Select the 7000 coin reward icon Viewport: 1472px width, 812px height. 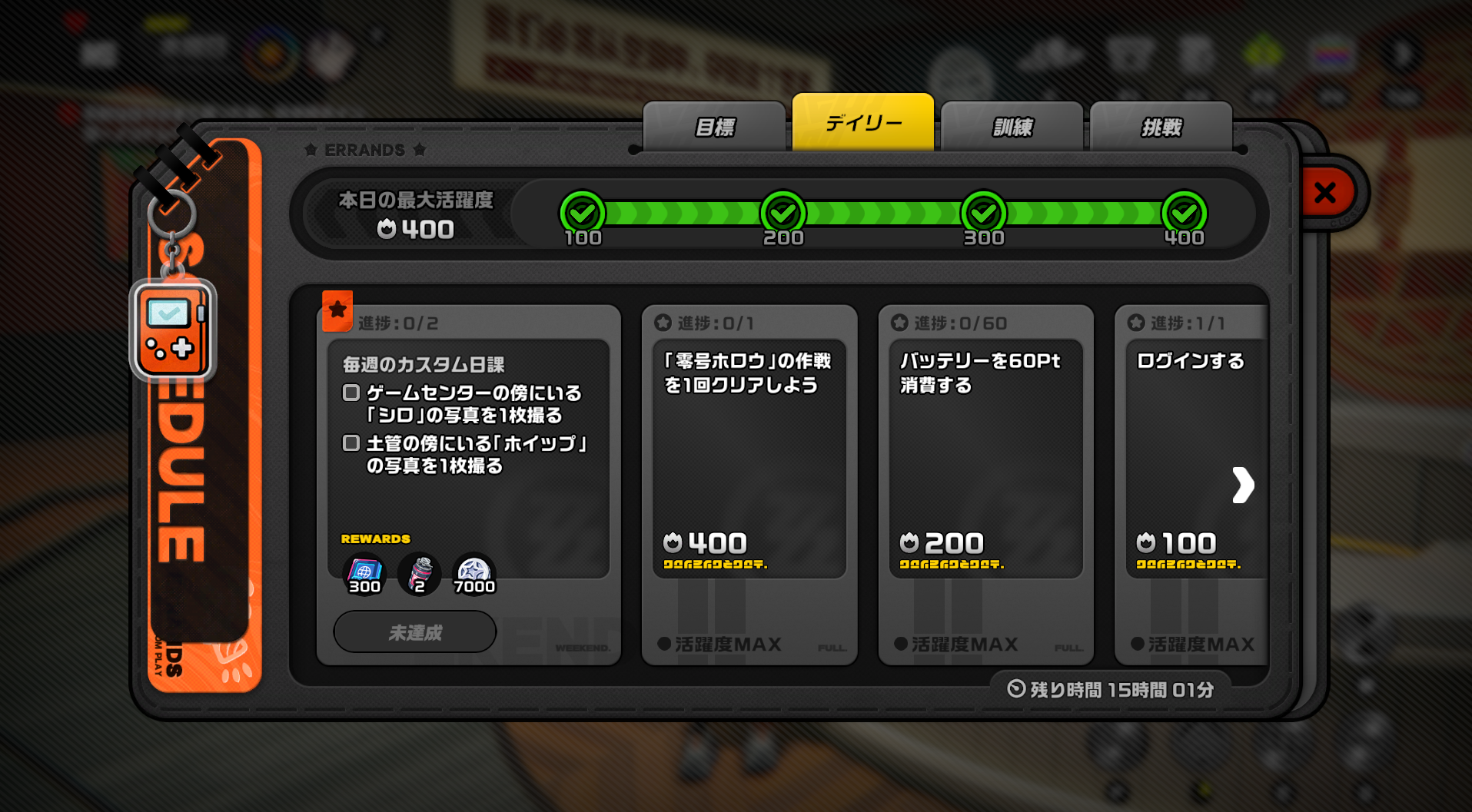point(474,574)
